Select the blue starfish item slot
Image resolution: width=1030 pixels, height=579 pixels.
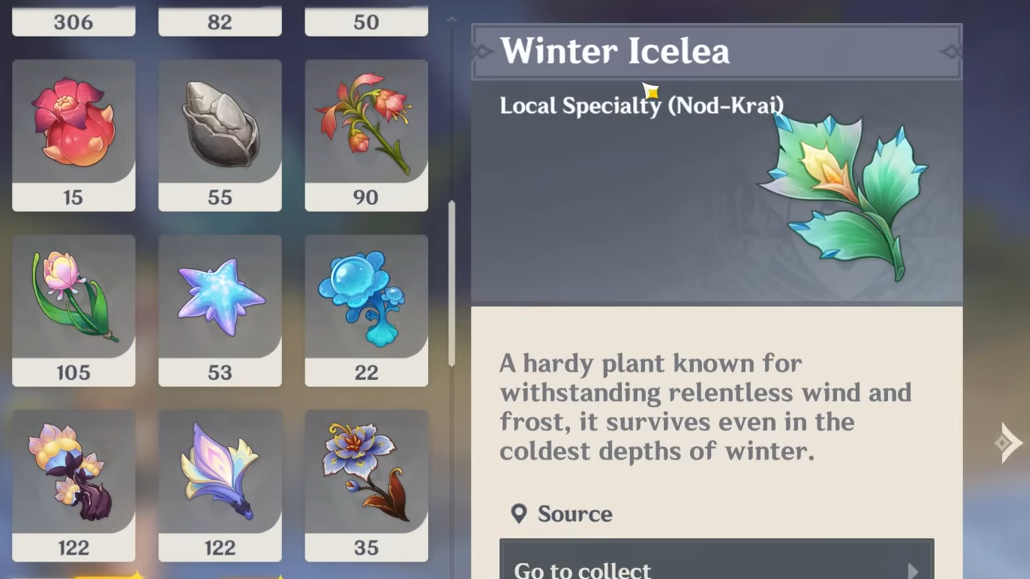pos(220,309)
